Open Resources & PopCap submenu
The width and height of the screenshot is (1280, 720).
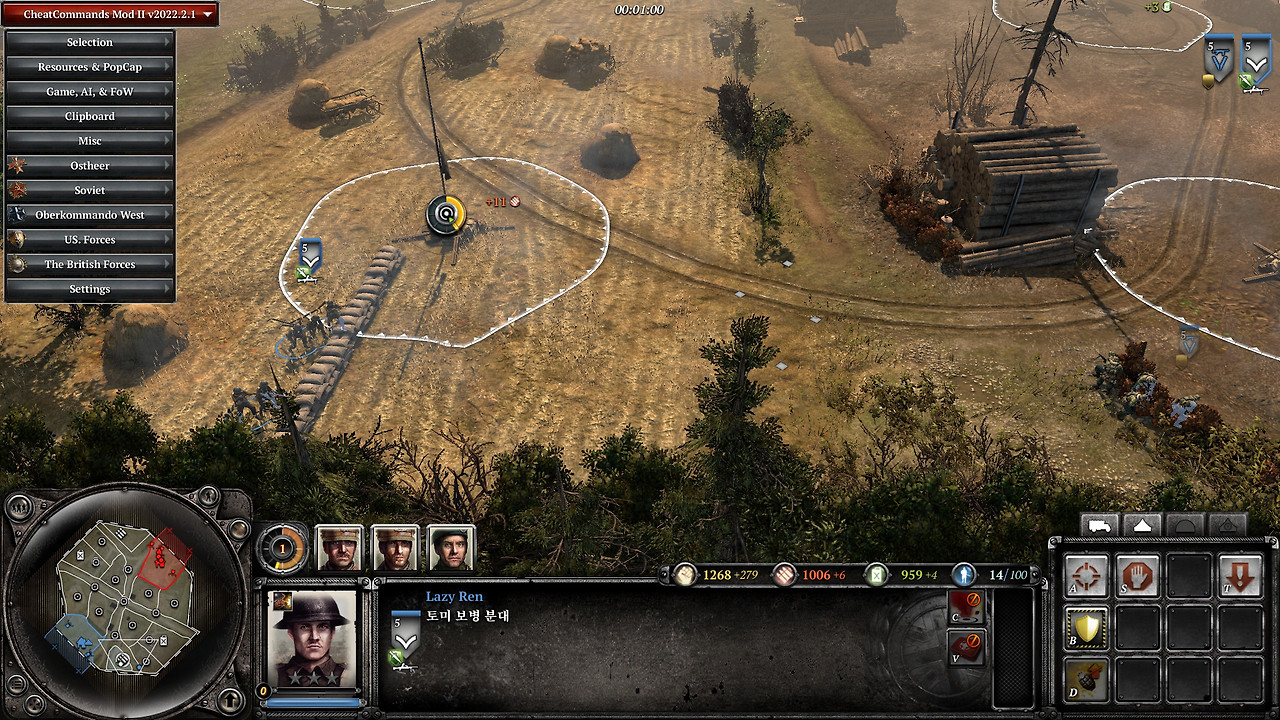(x=90, y=67)
